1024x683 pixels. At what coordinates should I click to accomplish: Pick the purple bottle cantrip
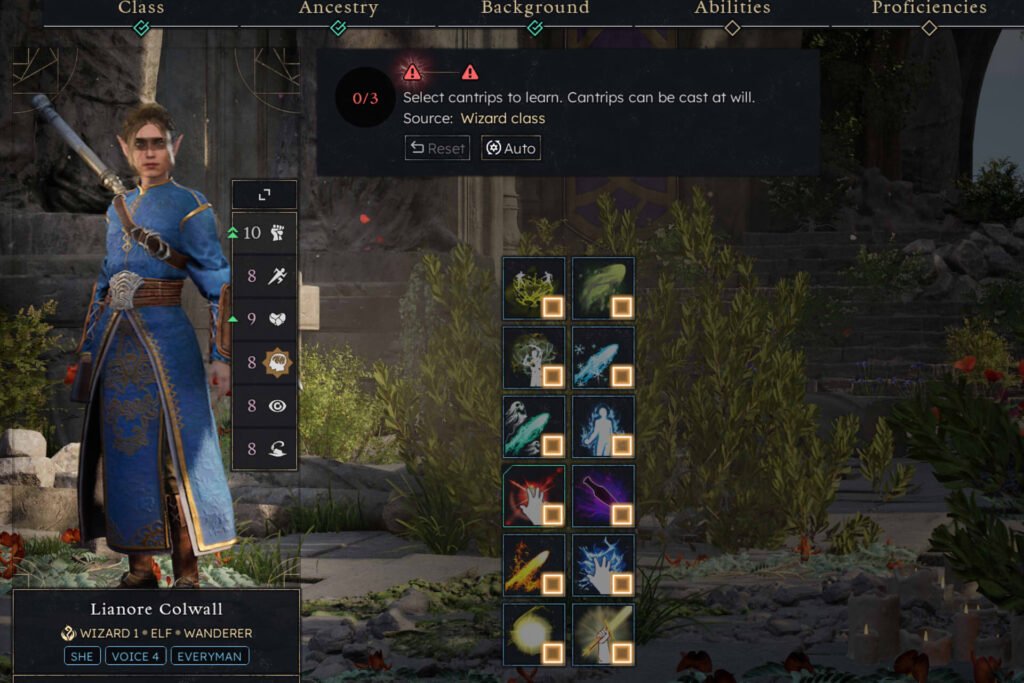[603, 495]
